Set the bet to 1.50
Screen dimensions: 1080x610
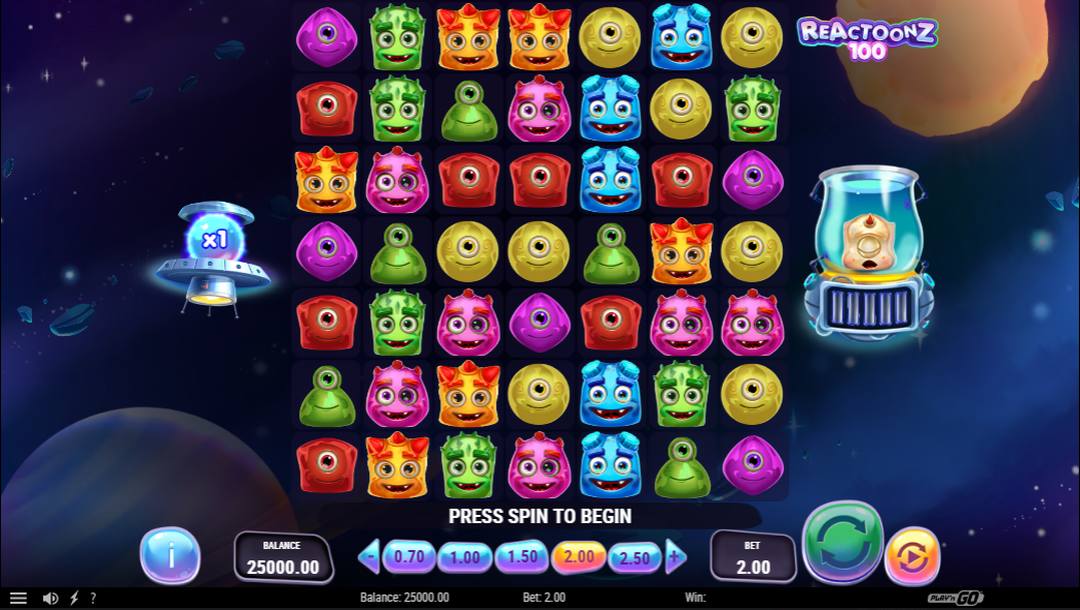(521, 556)
